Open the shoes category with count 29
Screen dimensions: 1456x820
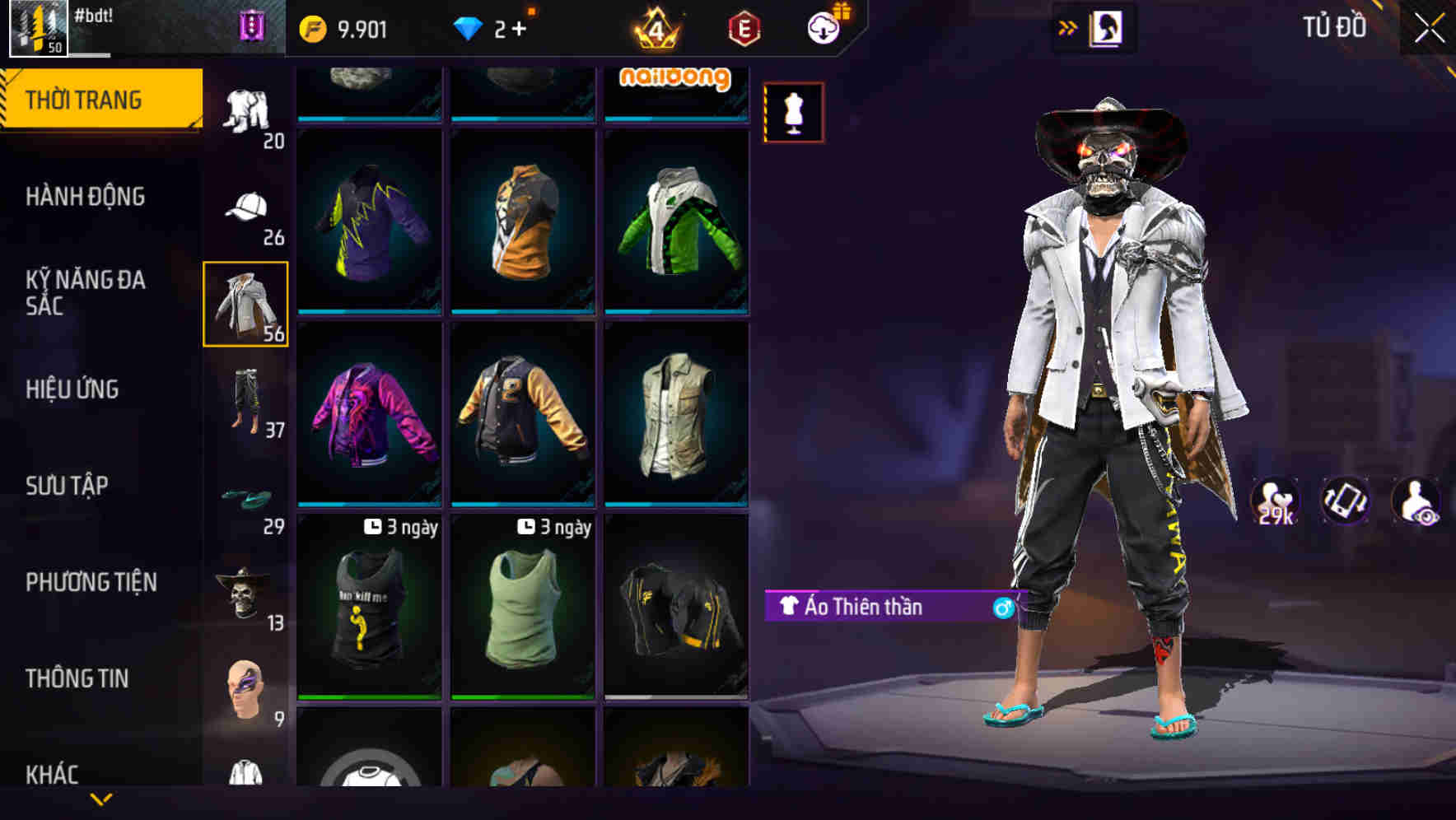click(x=245, y=495)
